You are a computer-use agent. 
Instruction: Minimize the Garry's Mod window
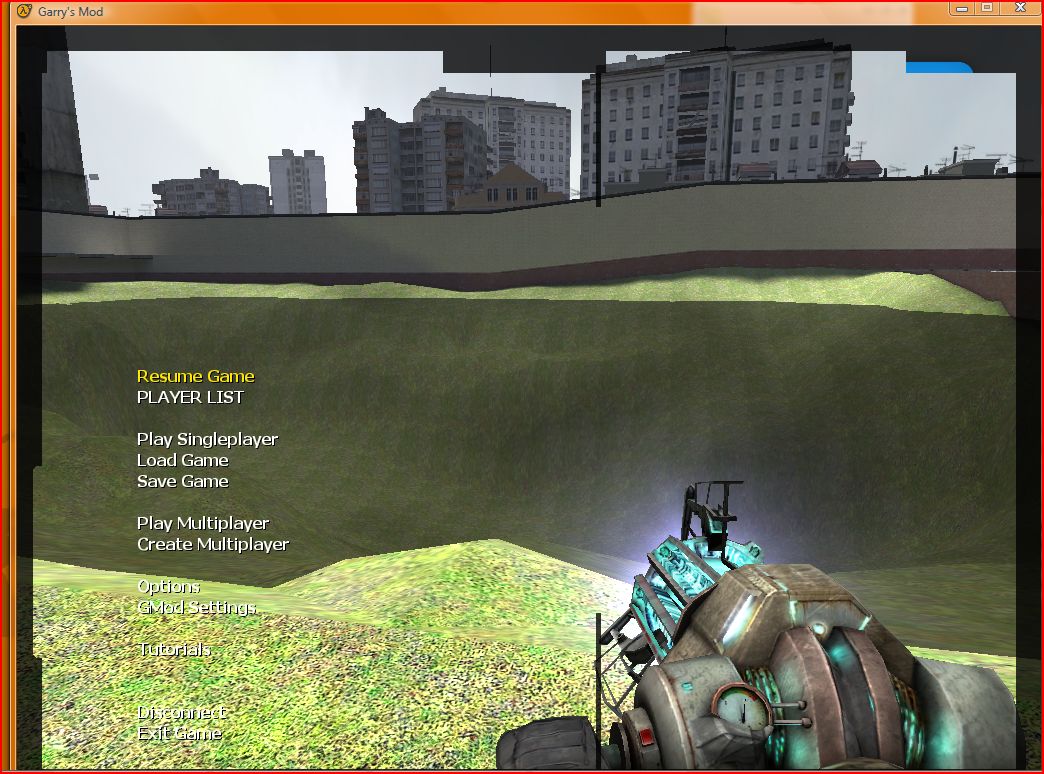click(962, 8)
